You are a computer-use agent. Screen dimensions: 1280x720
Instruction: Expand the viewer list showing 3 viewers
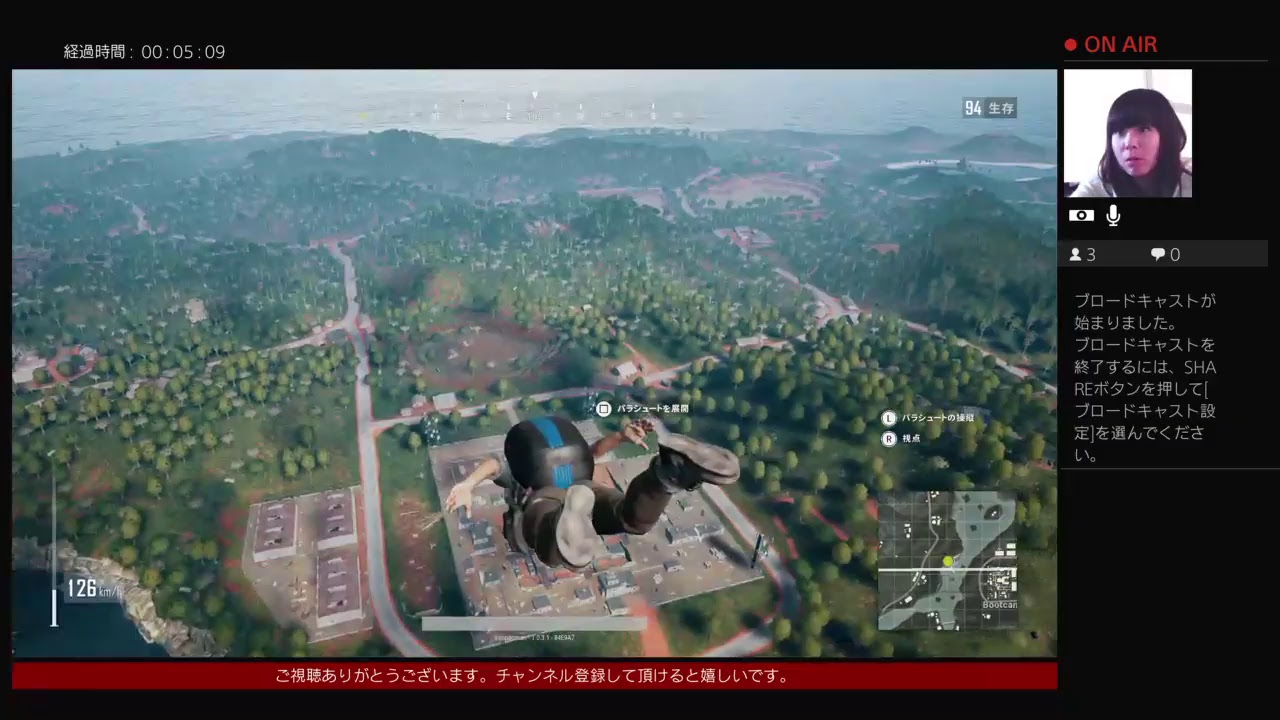coord(1082,254)
